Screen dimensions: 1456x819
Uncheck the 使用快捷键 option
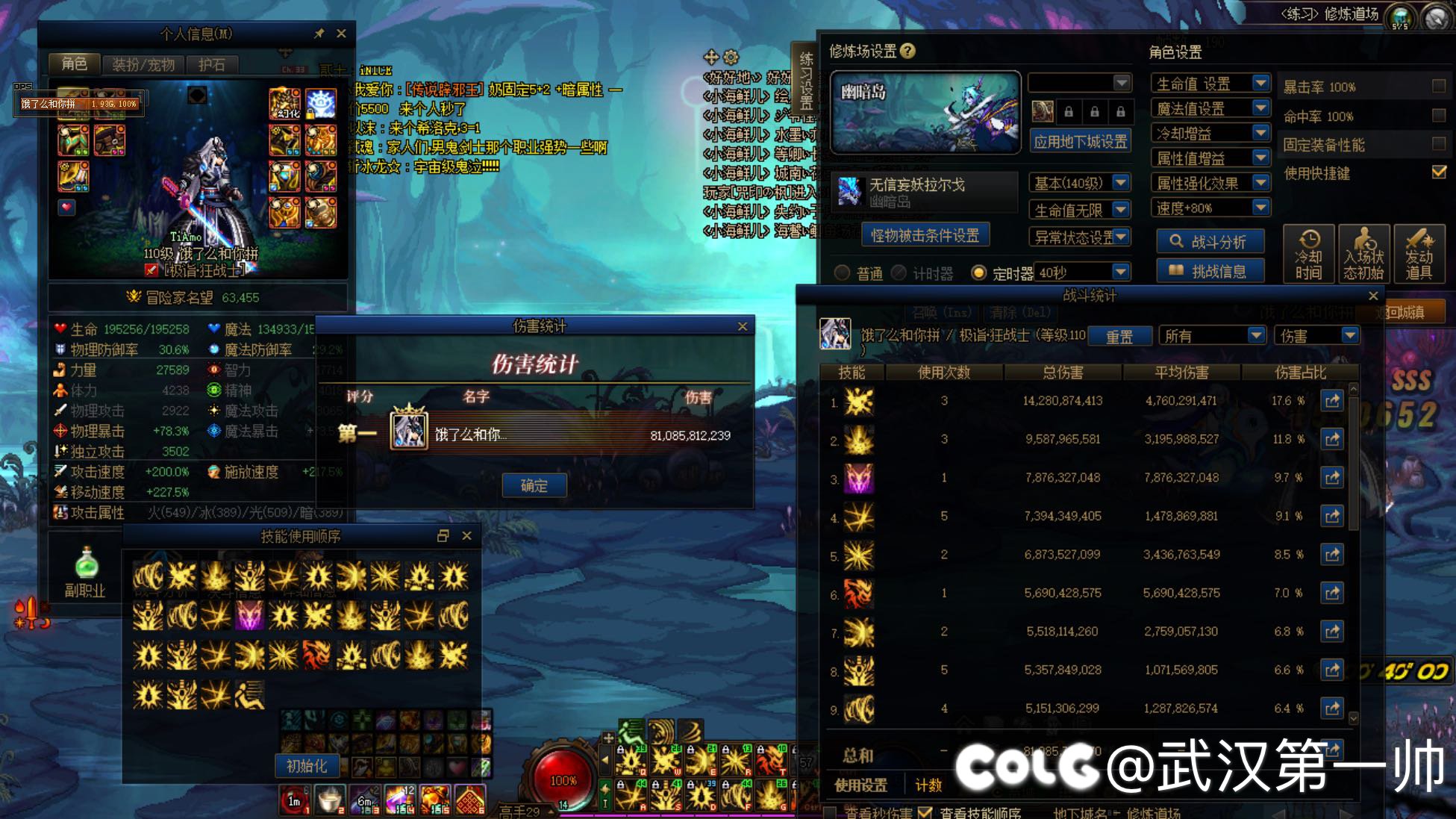click(x=1439, y=172)
